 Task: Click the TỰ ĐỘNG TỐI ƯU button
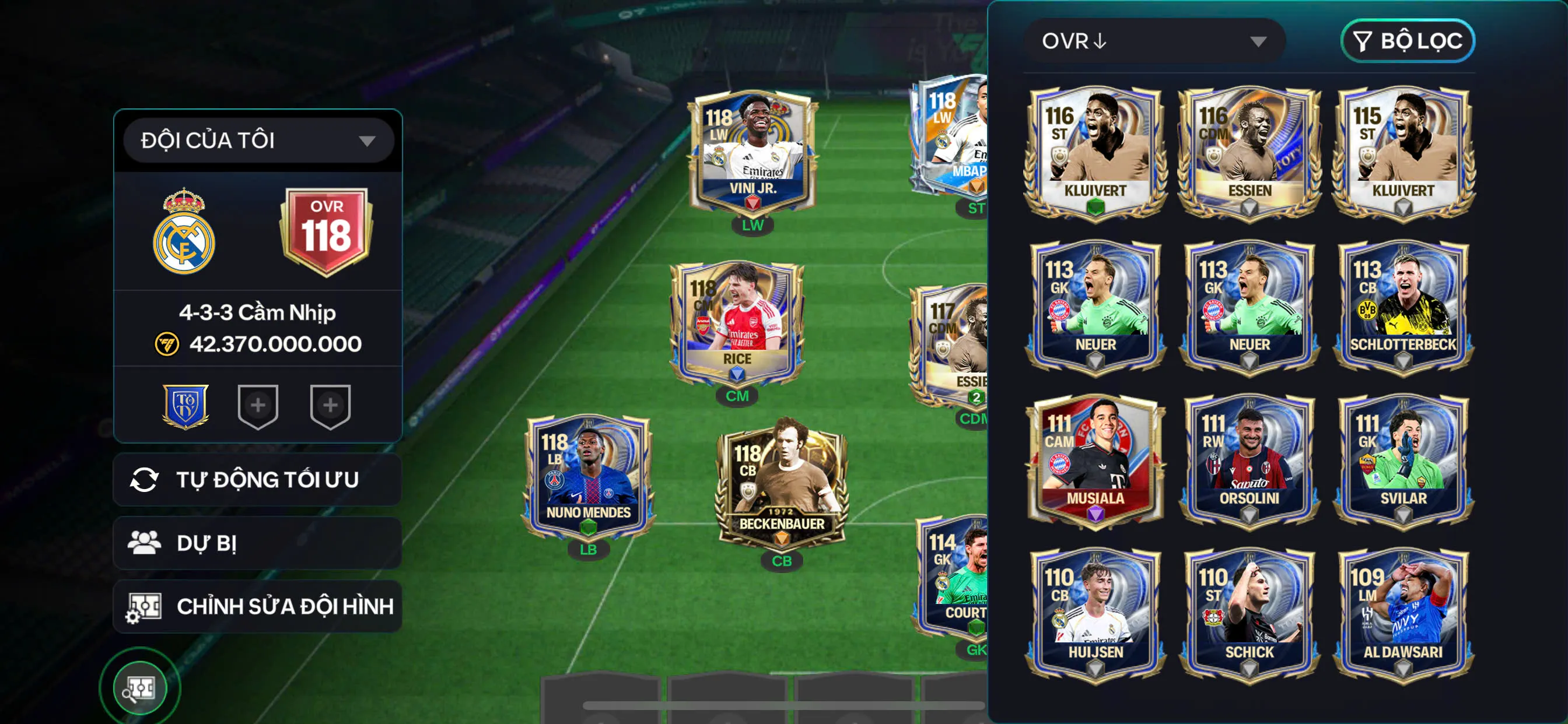point(257,479)
